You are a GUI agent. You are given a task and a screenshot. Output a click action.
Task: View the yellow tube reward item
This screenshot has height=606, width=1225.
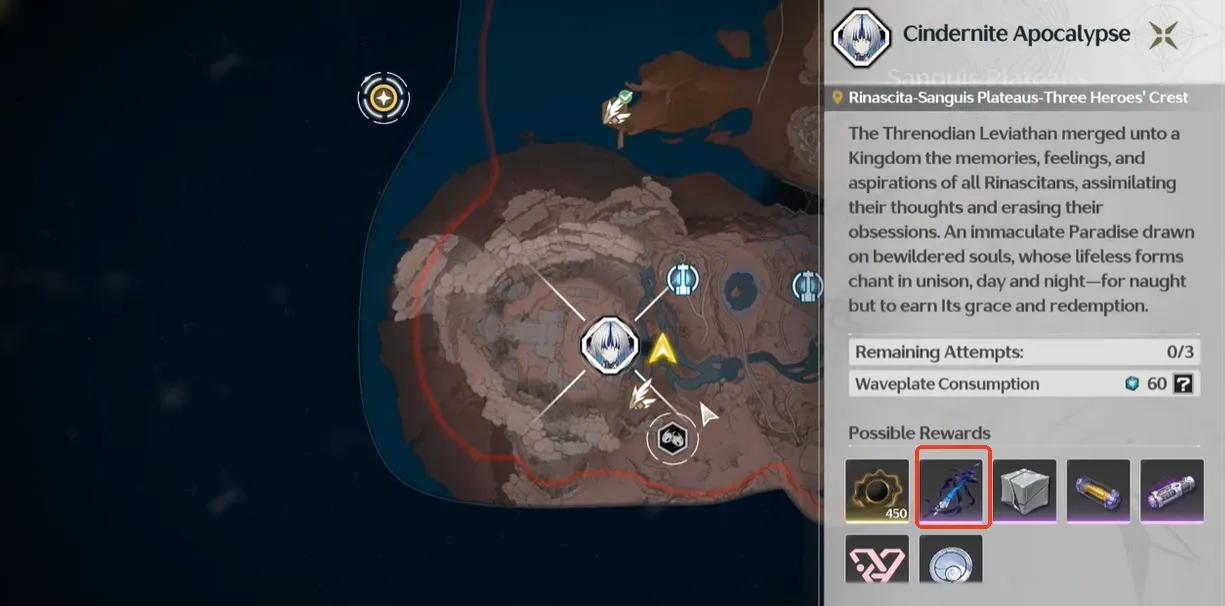click(1098, 491)
